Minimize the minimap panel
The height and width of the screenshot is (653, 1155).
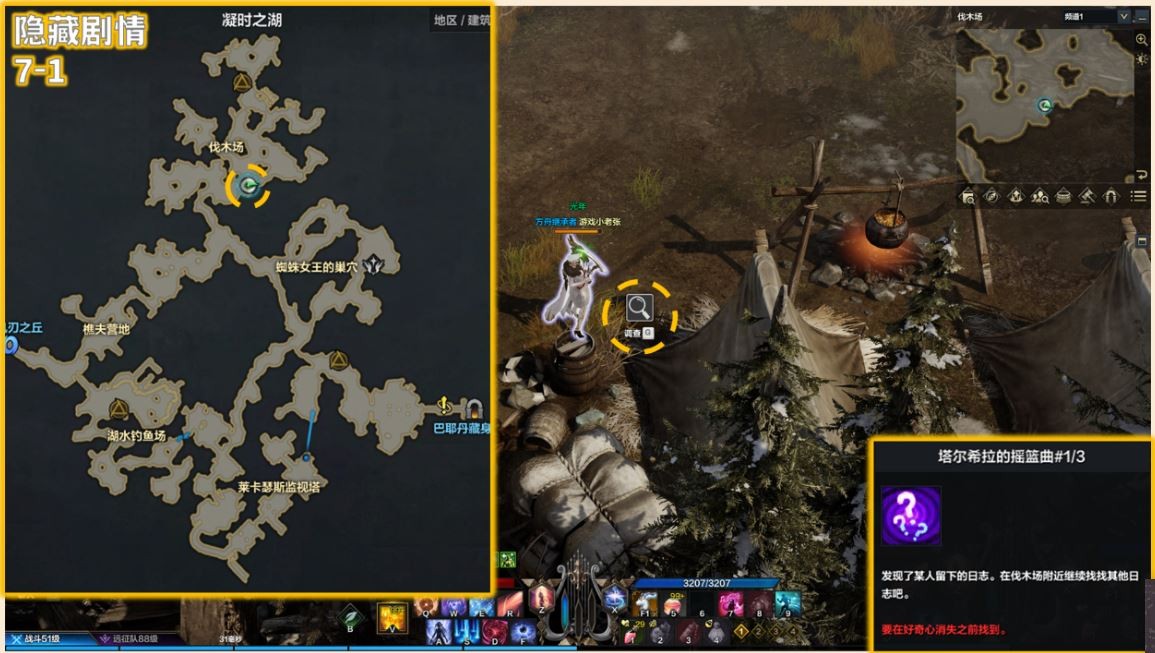pos(1142,17)
